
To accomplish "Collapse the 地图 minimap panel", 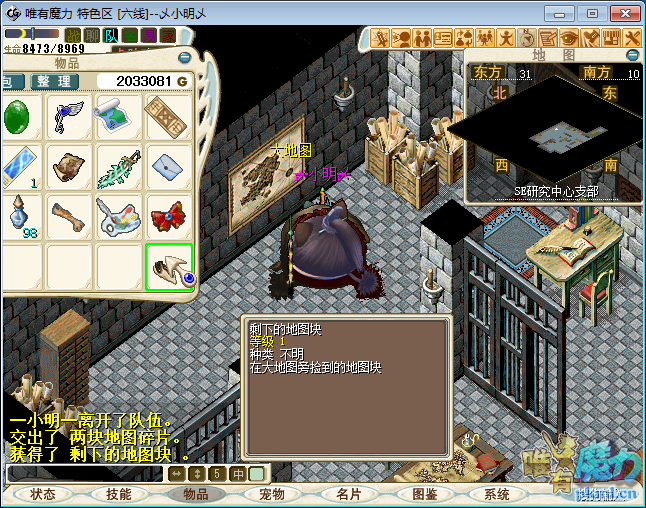I will pos(631,54).
